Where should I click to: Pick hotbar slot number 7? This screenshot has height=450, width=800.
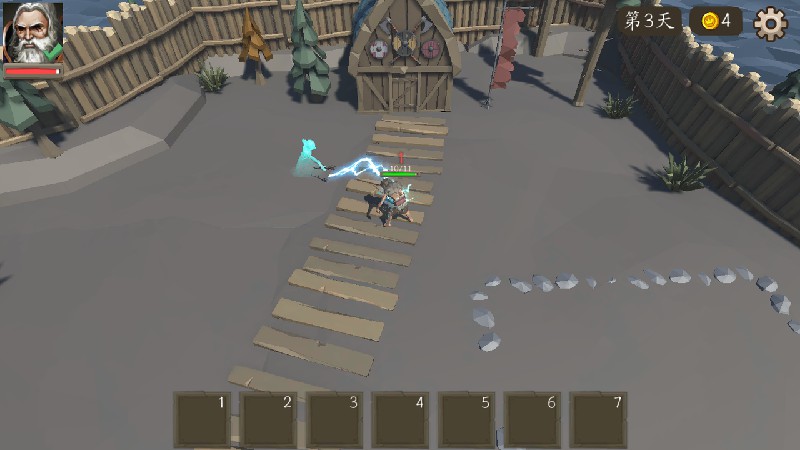pyautogui.click(x=598, y=419)
